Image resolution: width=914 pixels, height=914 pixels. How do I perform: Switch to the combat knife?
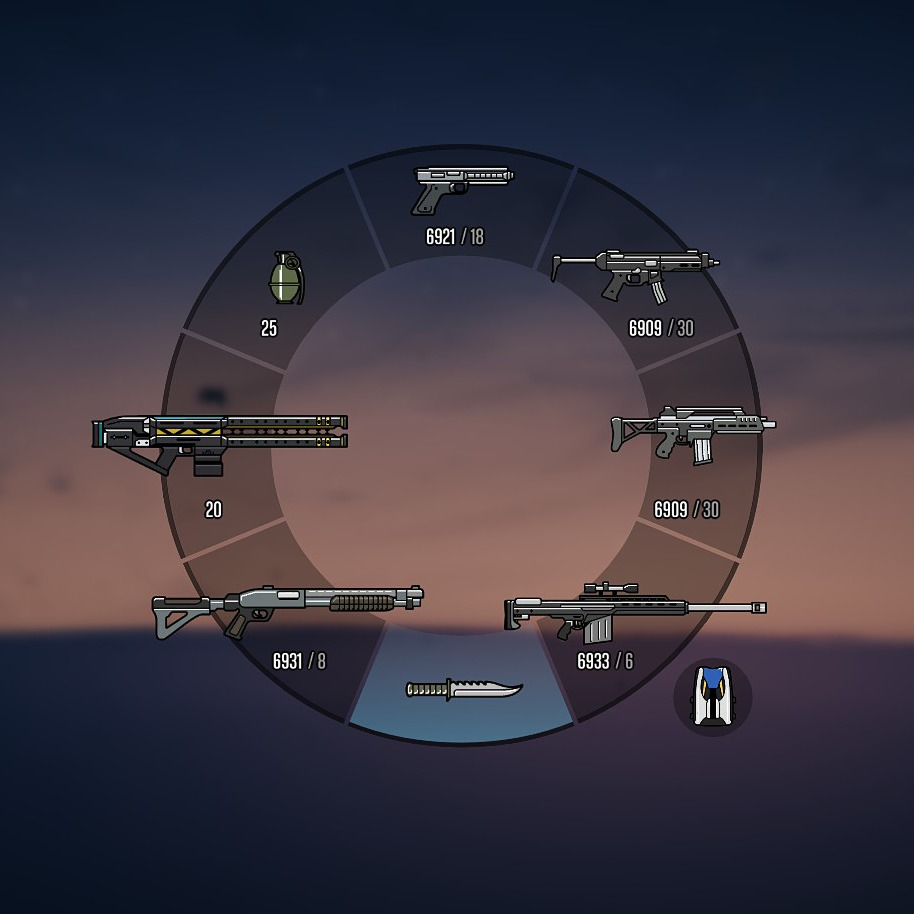click(463, 689)
